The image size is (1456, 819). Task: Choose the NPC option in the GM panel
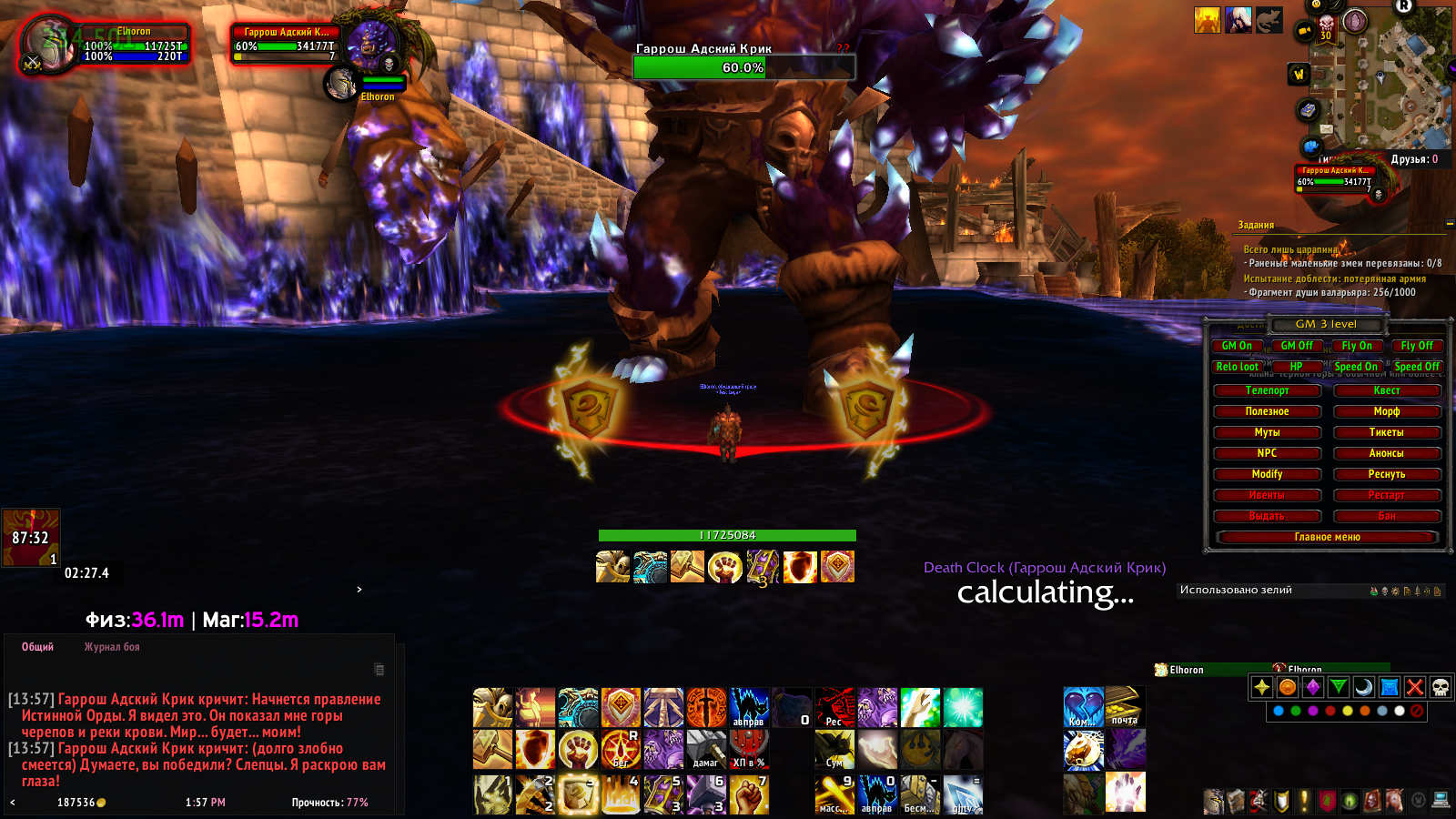[1267, 453]
